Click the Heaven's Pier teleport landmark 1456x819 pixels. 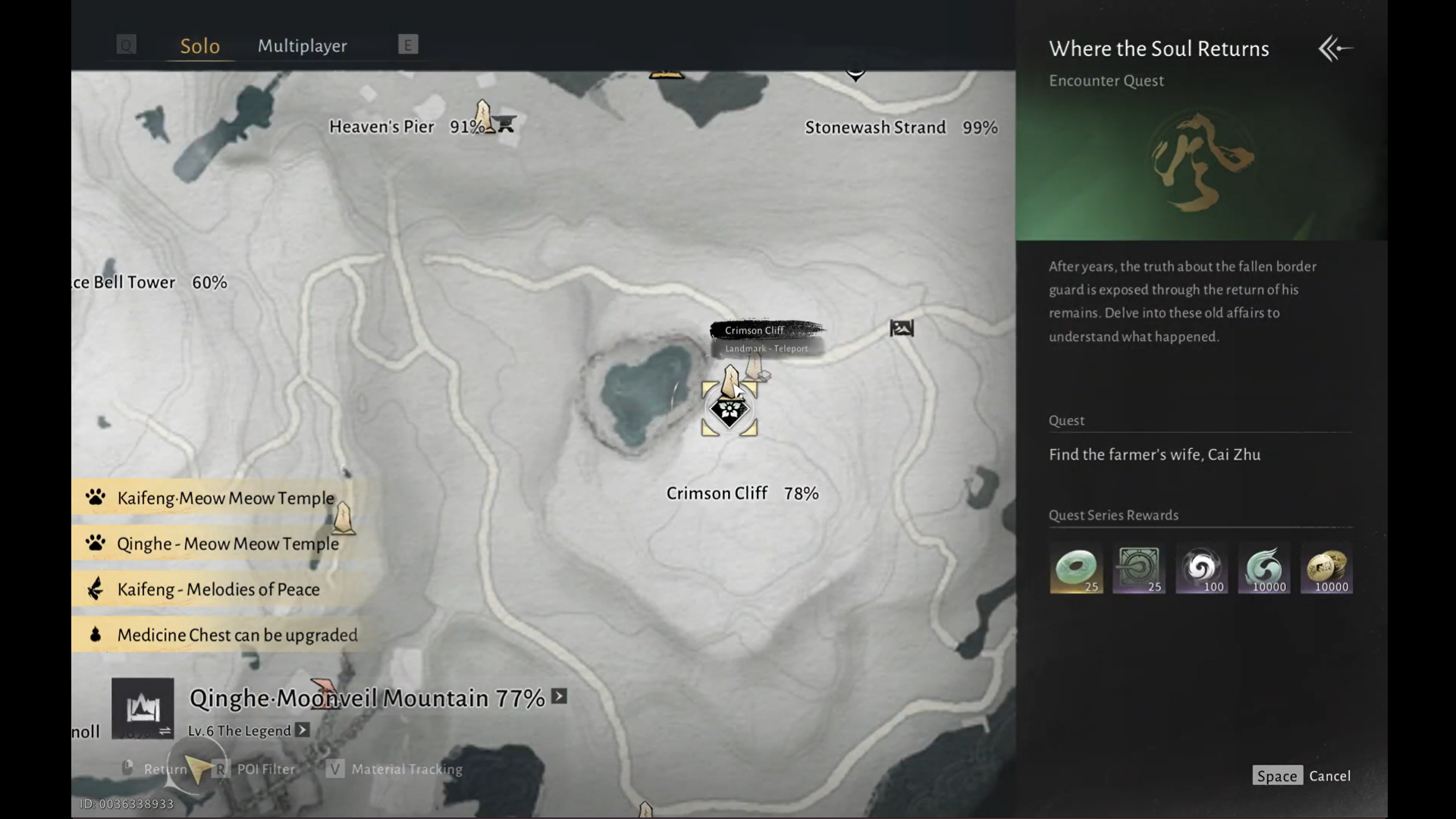pyautogui.click(x=483, y=116)
